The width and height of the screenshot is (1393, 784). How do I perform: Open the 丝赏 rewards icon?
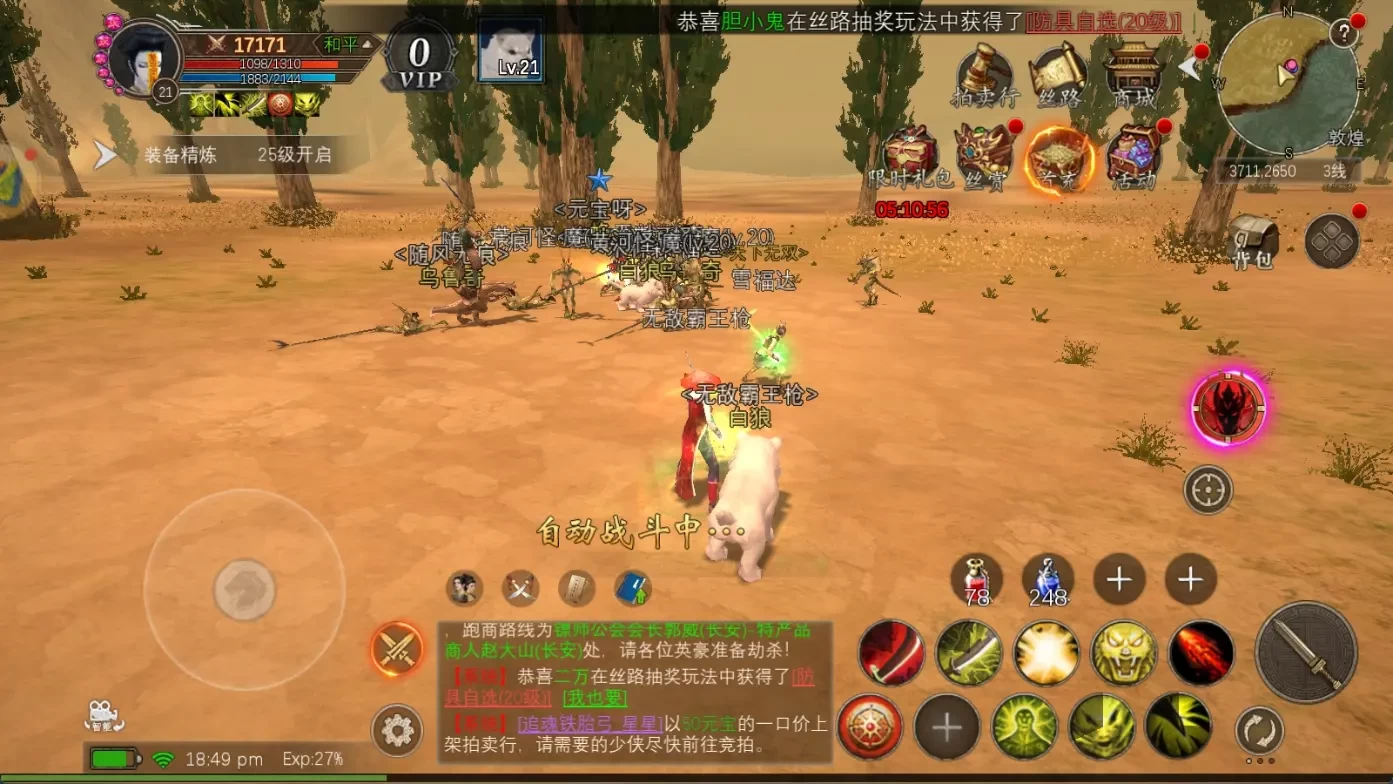[x=985, y=158]
